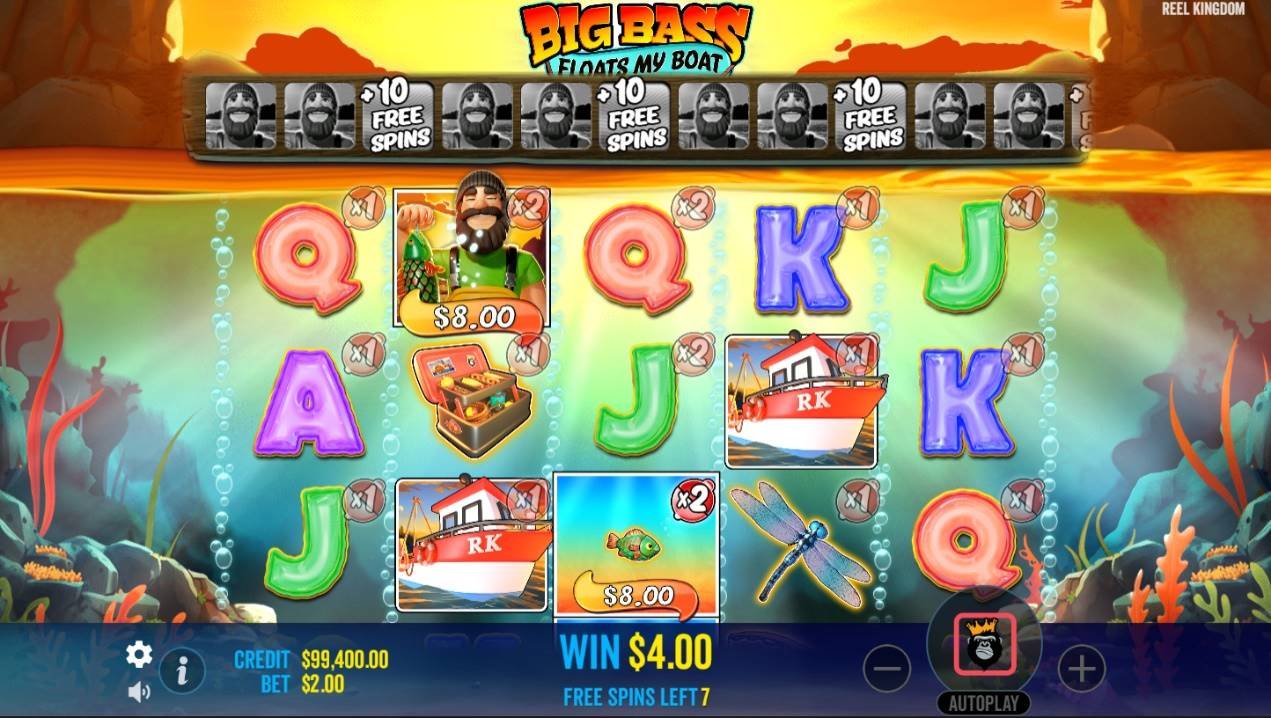Open the game info paytable
1271x718 pixels.
click(x=182, y=670)
